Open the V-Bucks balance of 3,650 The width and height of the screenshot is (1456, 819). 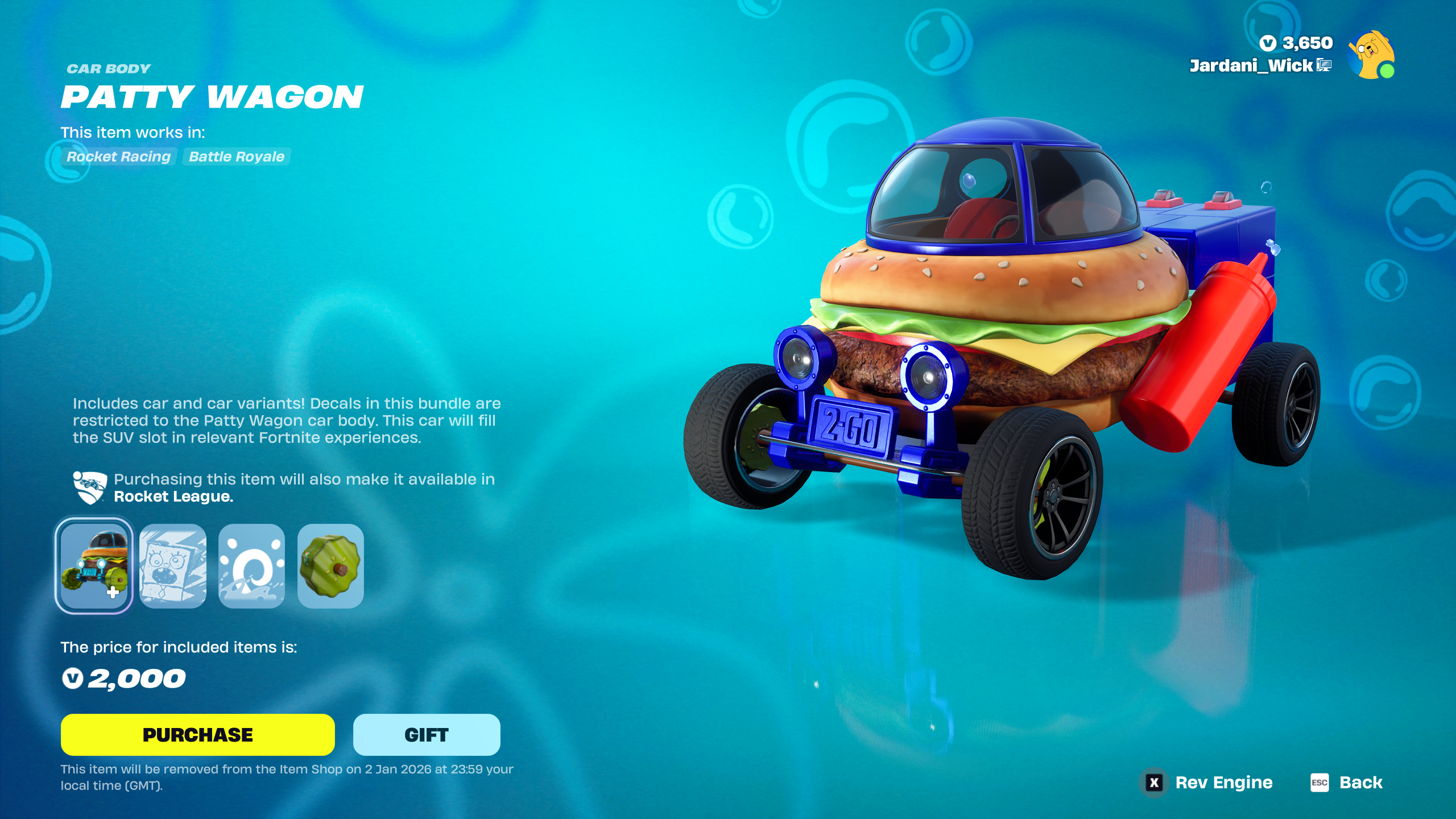point(1296,43)
